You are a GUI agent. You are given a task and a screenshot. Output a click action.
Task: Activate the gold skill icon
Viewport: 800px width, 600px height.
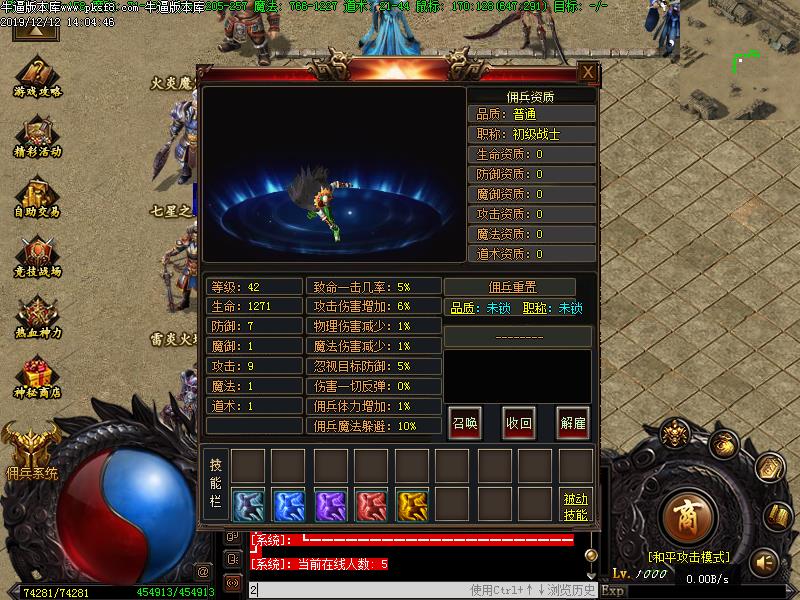[412, 505]
